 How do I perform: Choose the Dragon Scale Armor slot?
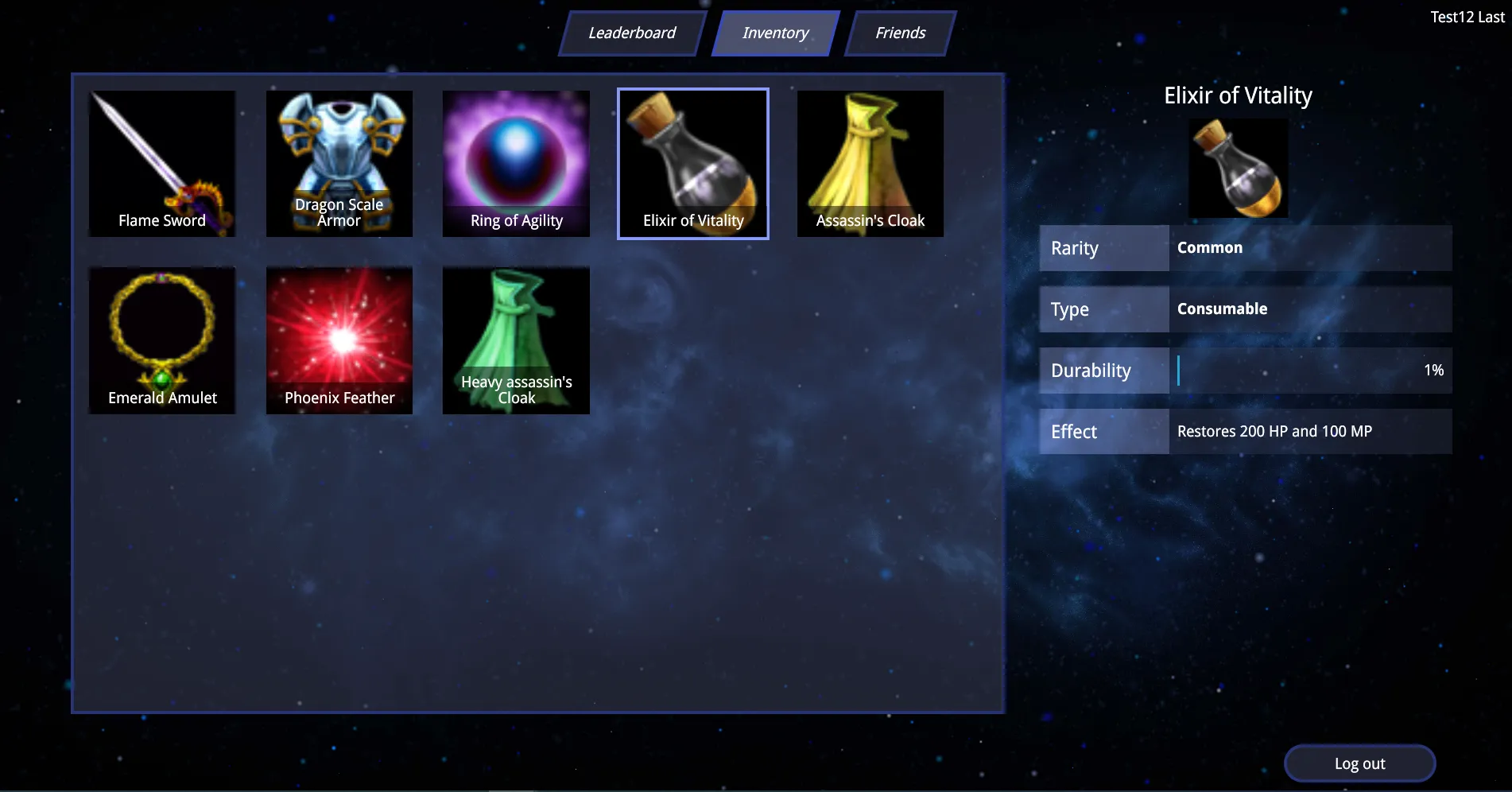pos(339,164)
